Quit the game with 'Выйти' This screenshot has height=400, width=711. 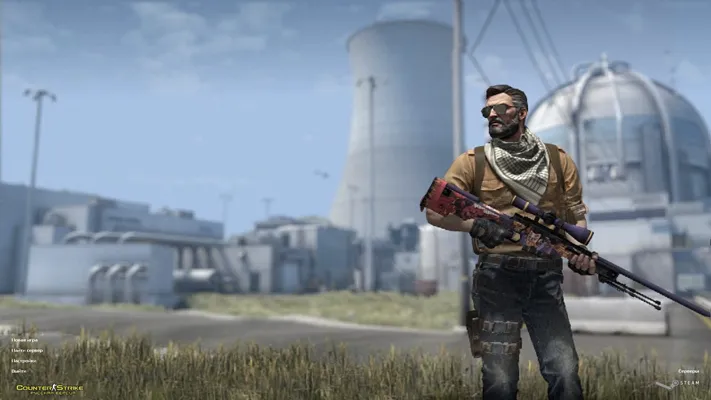click(x=19, y=371)
